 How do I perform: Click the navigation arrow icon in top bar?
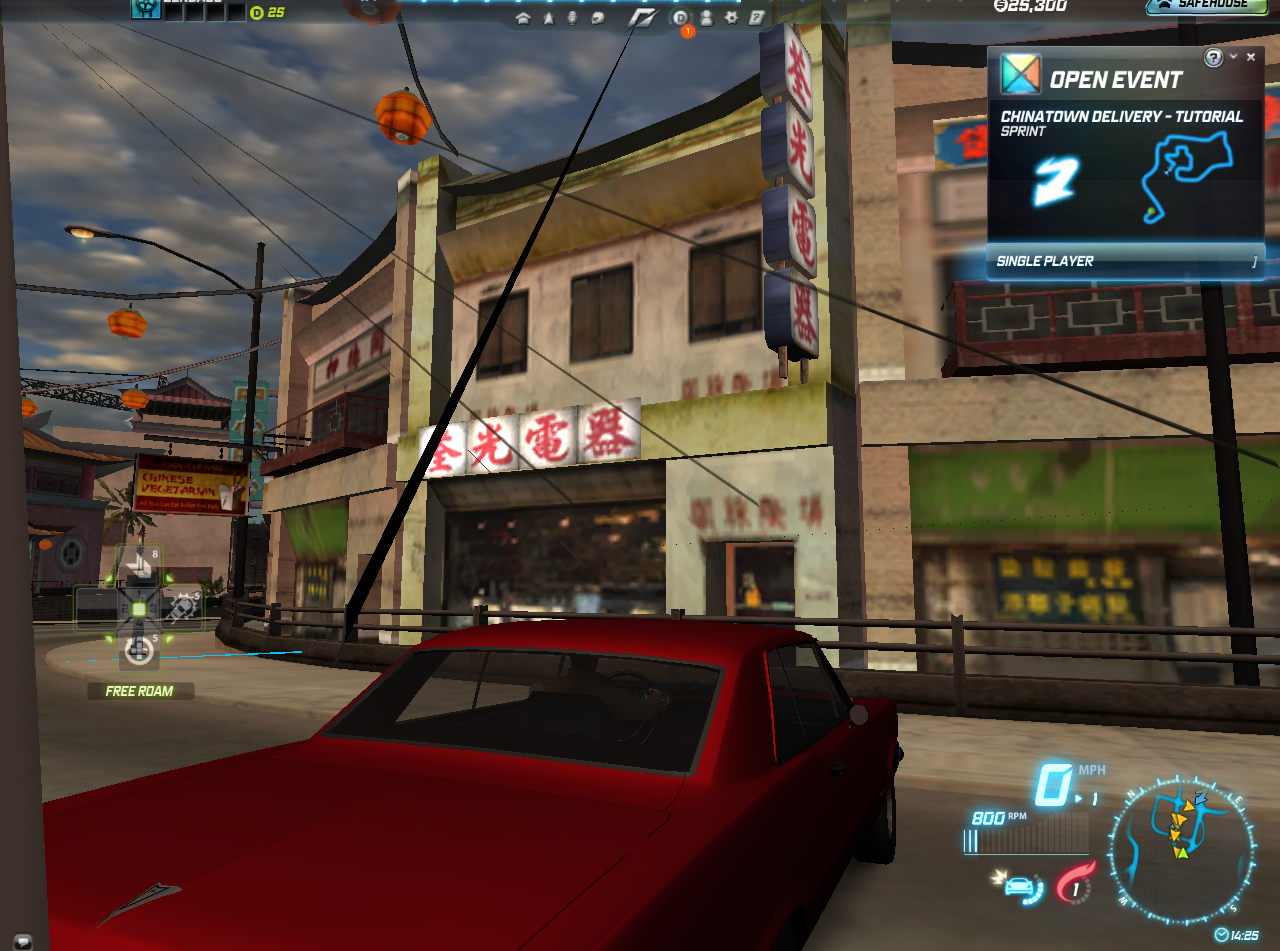coord(548,18)
